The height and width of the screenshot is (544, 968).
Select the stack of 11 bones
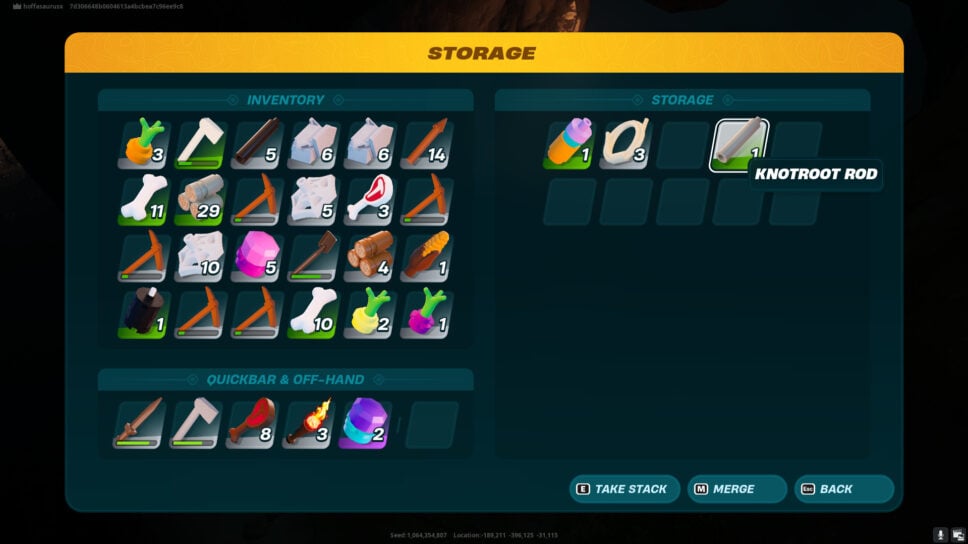(x=144, y=201)
